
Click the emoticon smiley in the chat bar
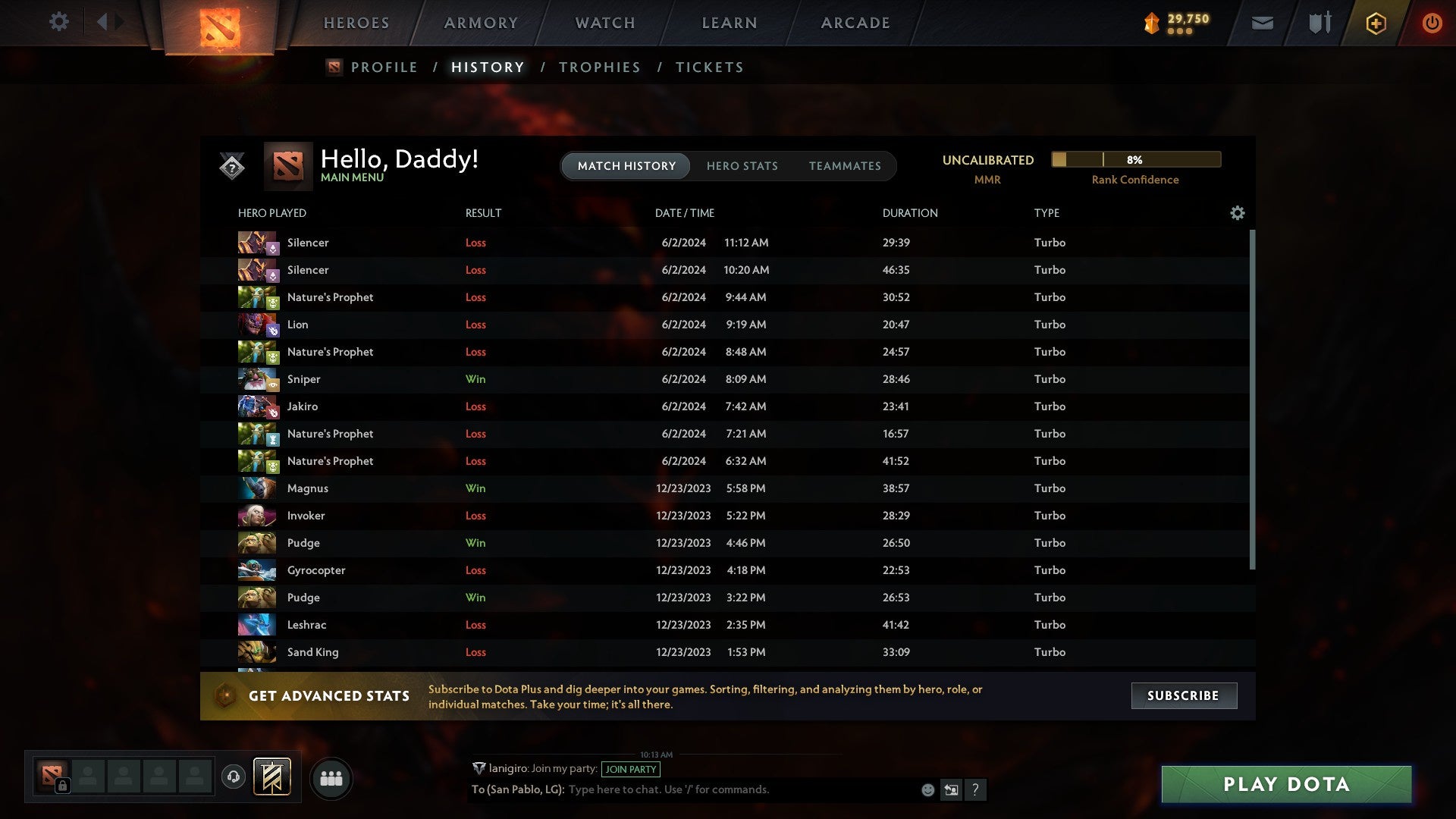927,790
